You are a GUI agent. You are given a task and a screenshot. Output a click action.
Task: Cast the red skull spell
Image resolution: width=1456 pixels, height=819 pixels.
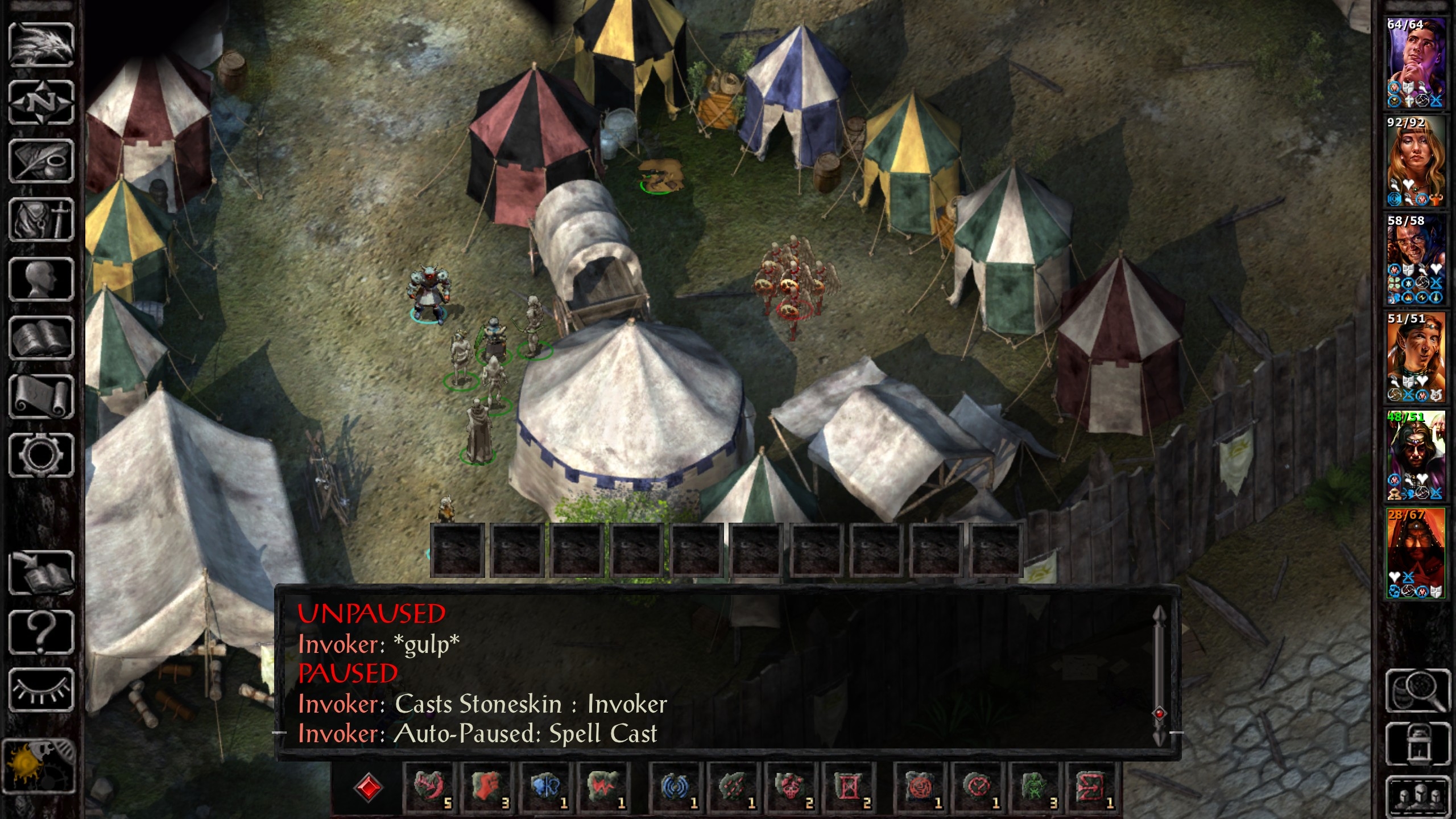click(x=791, y=788)
